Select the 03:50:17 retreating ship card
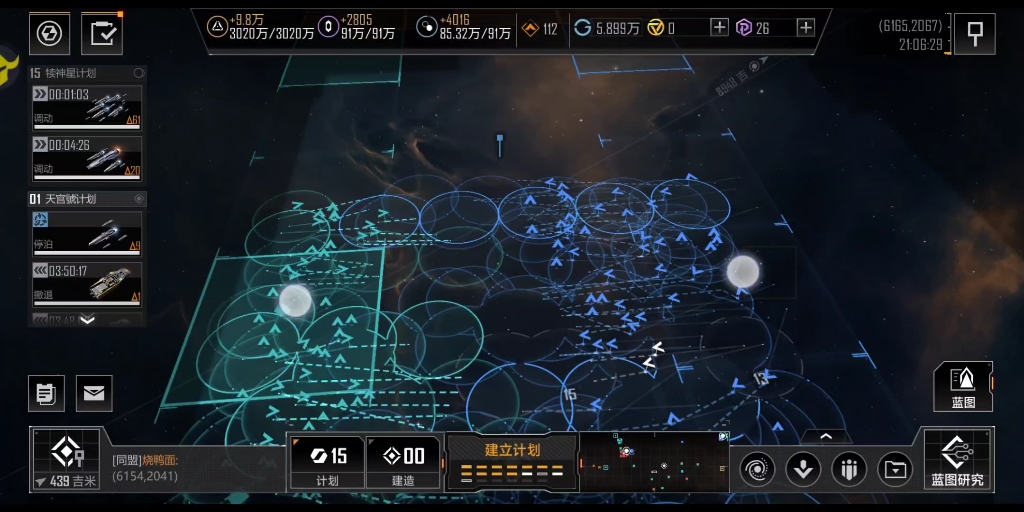The width and height of the screenshot is (1024, 512). click(86, 283)
